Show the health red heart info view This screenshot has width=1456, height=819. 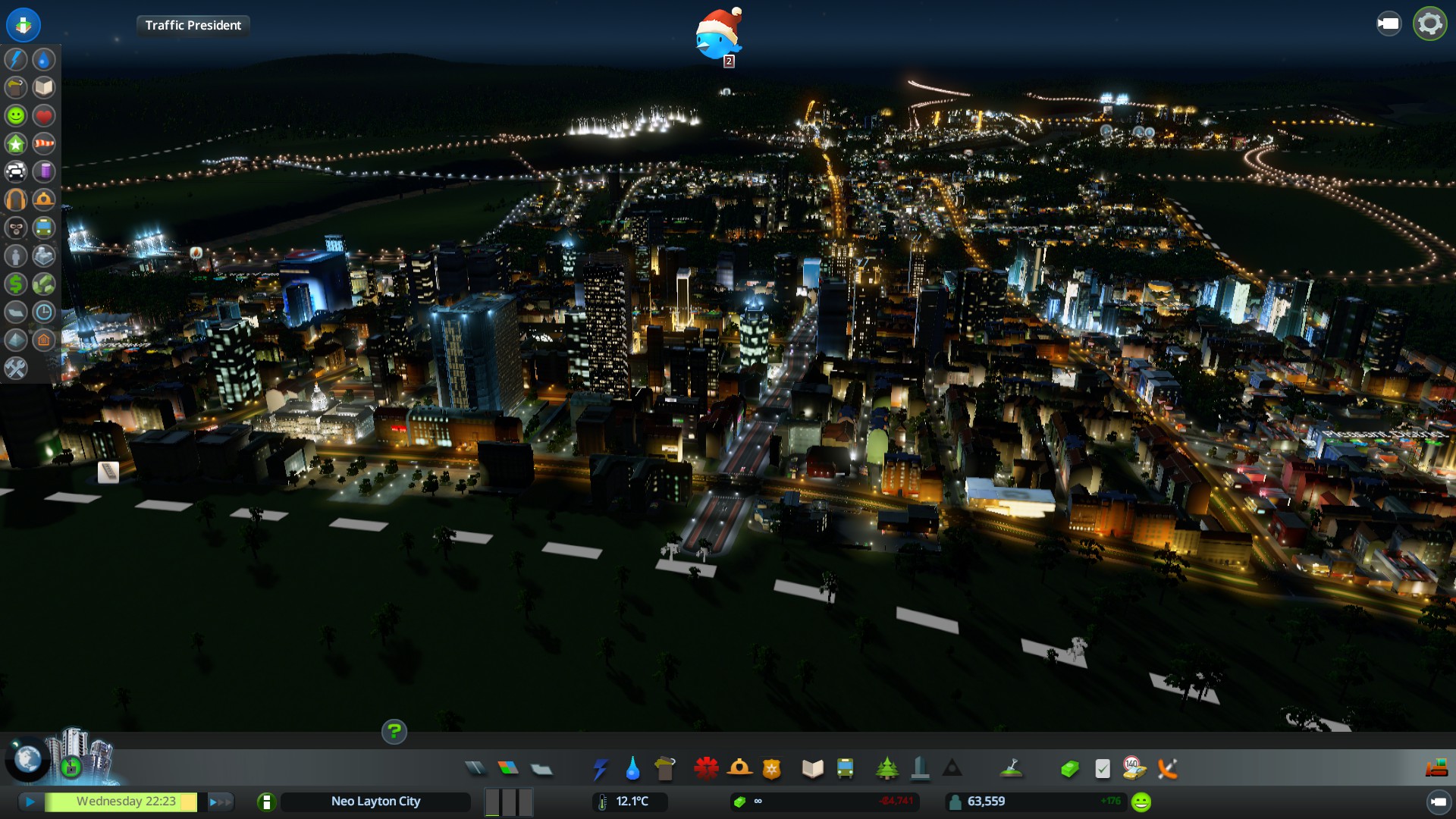click(x=44, y=115)
